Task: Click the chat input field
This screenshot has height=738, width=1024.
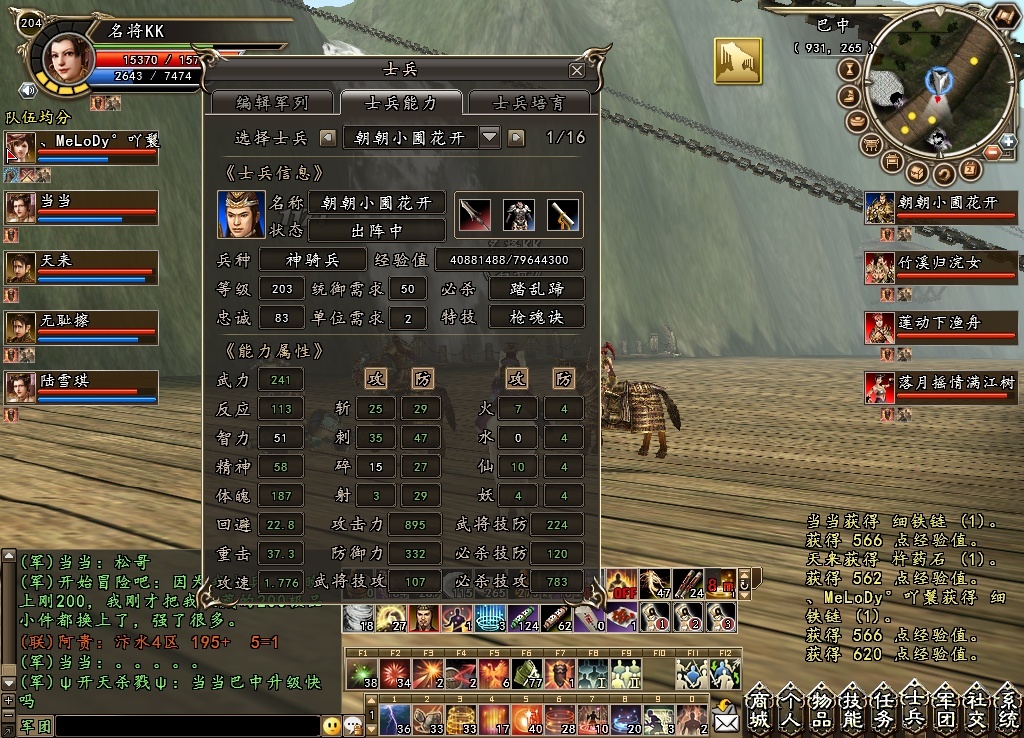Action: coord(187,726)
